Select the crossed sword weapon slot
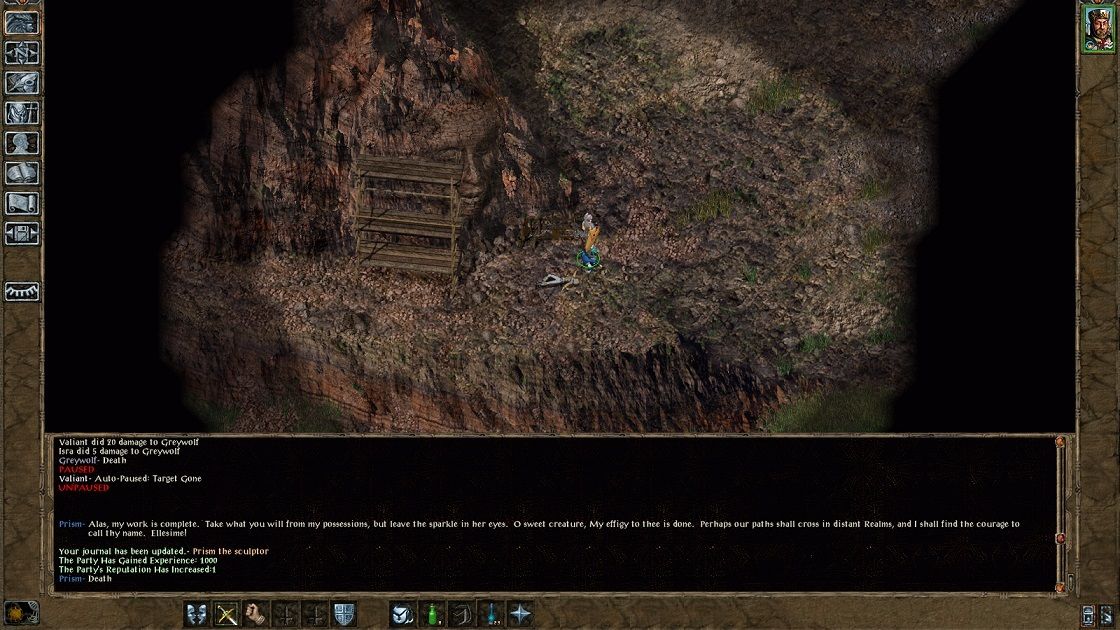1120x630 pixels. 228,614
